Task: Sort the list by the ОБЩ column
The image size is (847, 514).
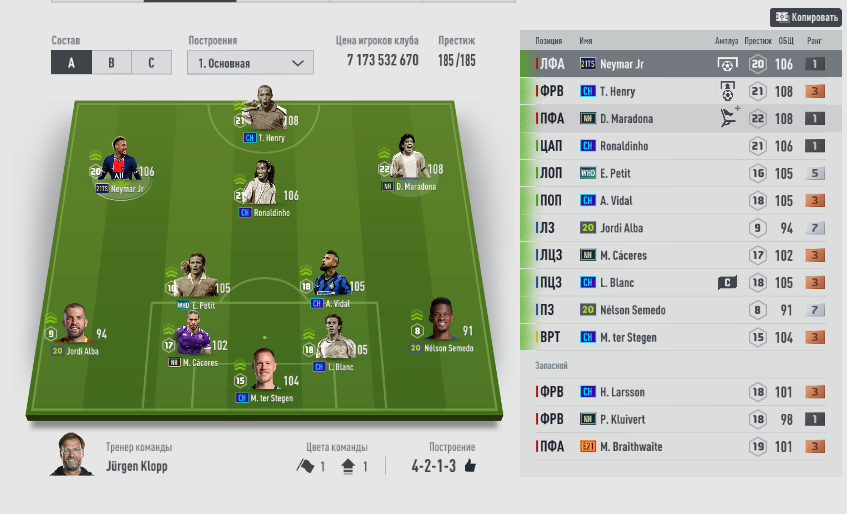Action: [785, 41]
